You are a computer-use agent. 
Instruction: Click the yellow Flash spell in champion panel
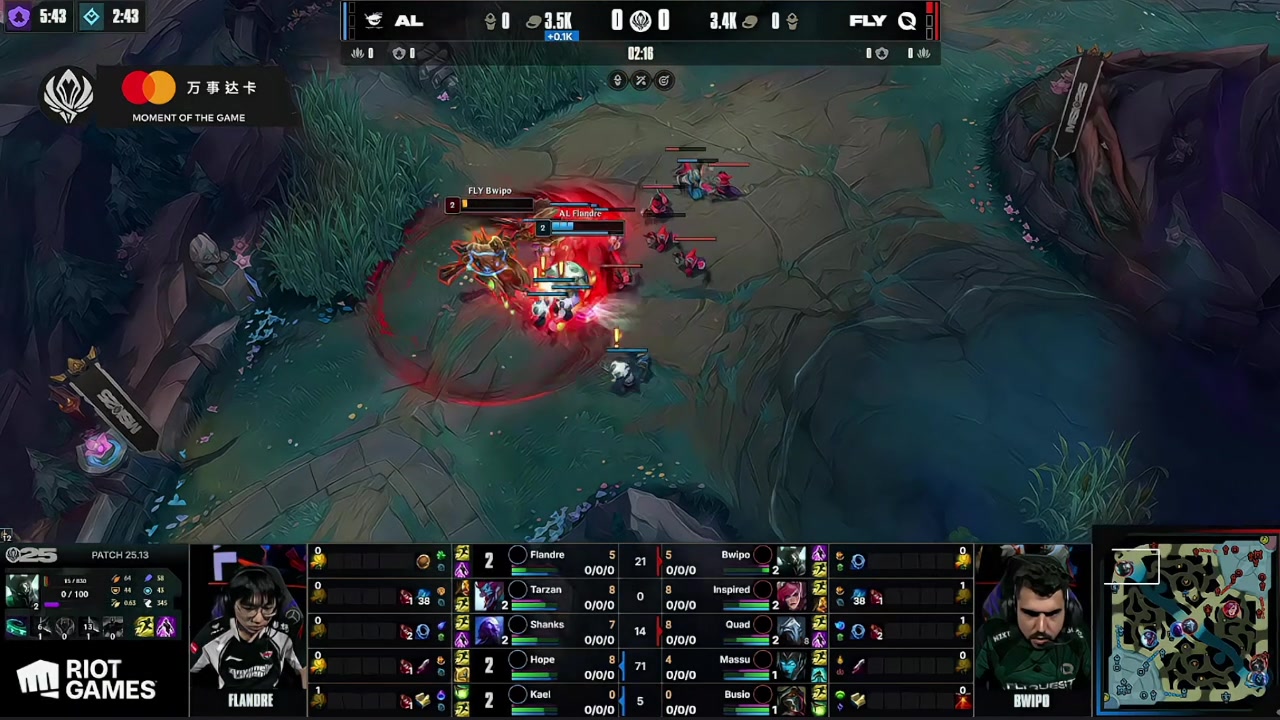coord(144,627)
